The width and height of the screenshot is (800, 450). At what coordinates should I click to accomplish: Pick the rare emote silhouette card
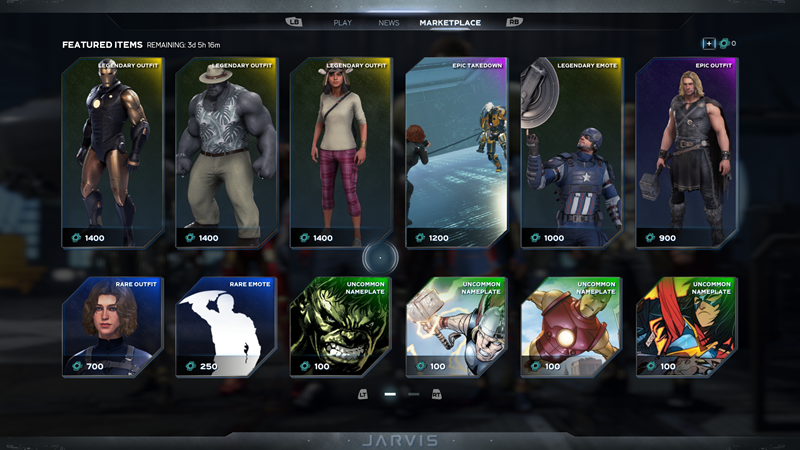click(x=227, y=327)
